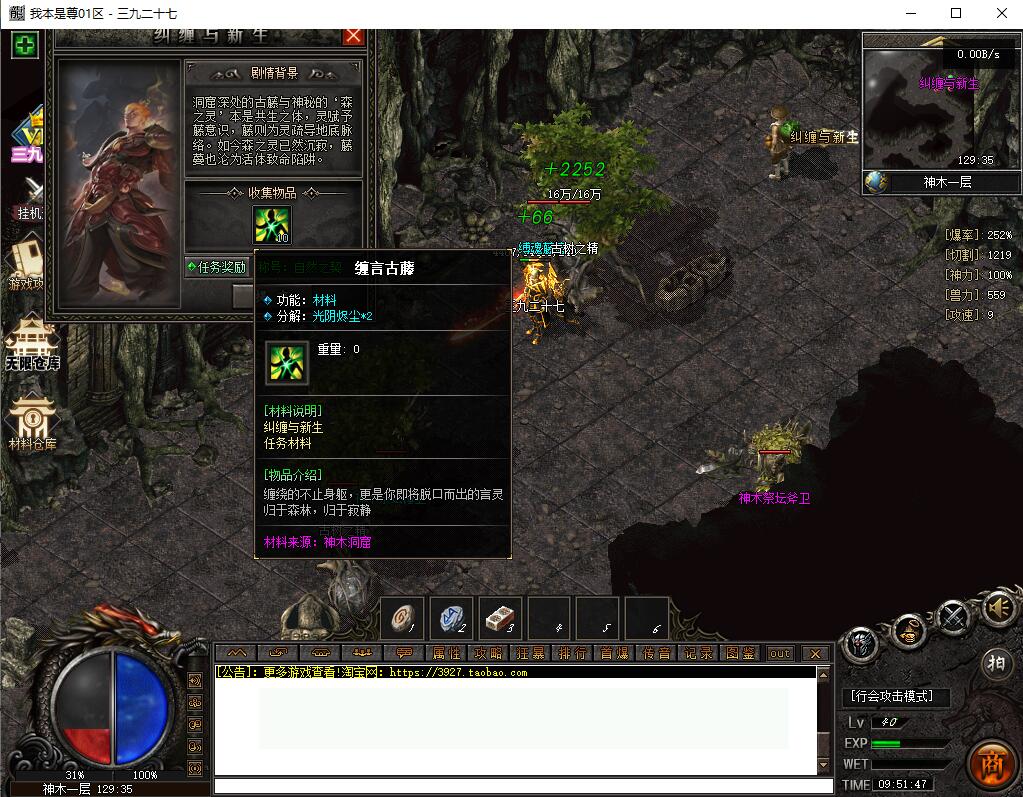Open the 攻略 guide menu
1023x797 pixels.
point(488,653)
